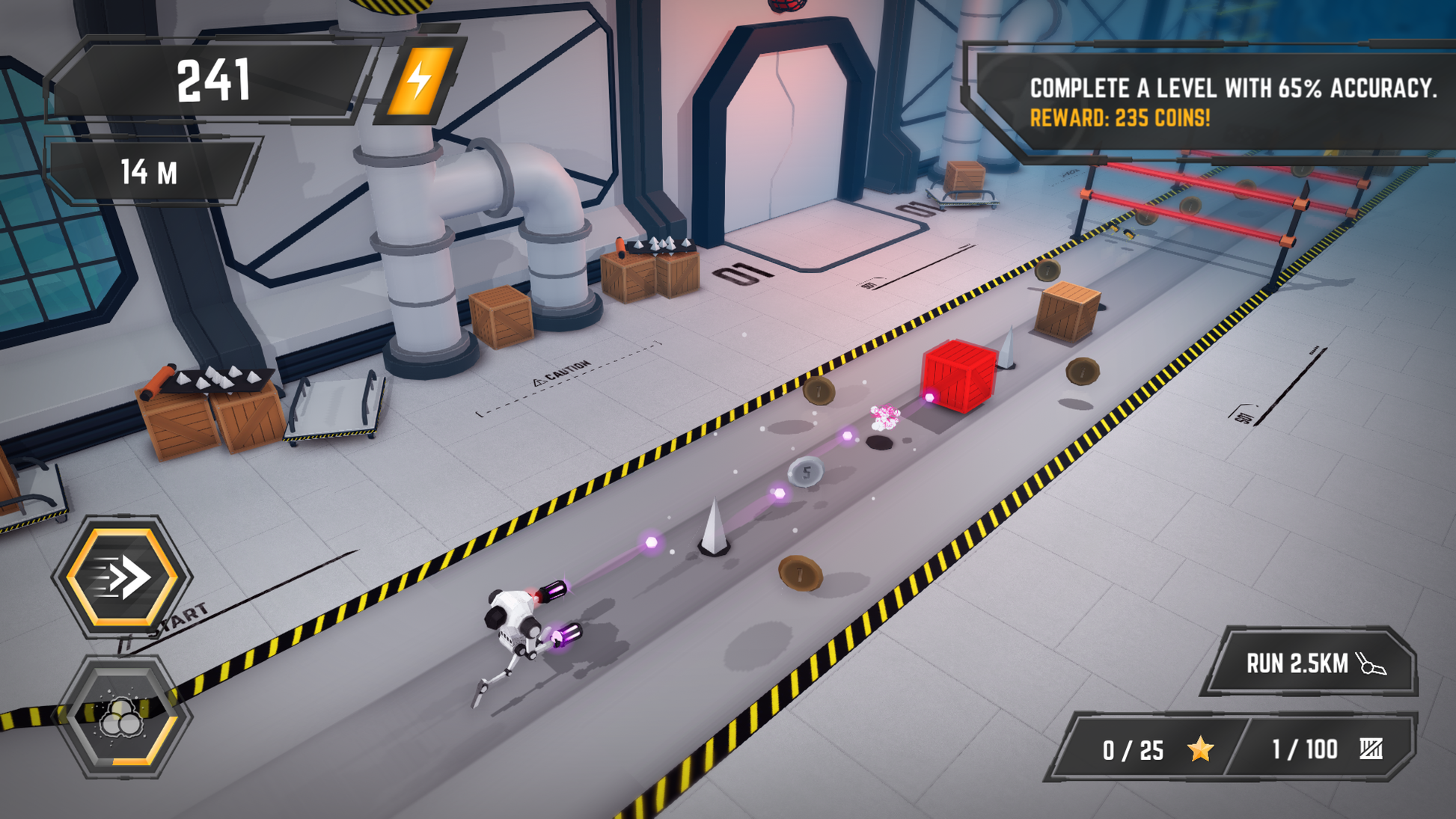The image size is (1456, 819).
Task: Select the accuracy challenge reward banner
Action: (x=1212, y=102)
